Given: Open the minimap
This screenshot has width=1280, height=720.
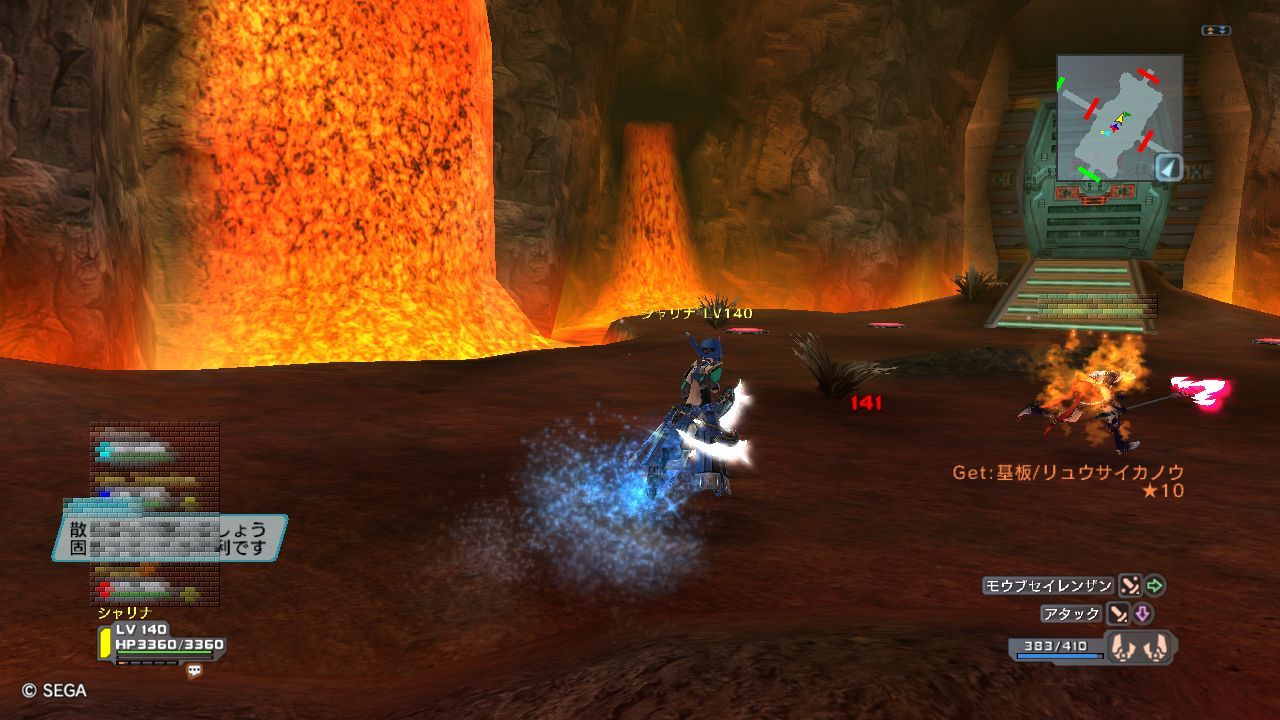Looking at the screenshot, I should [1119, 117].
